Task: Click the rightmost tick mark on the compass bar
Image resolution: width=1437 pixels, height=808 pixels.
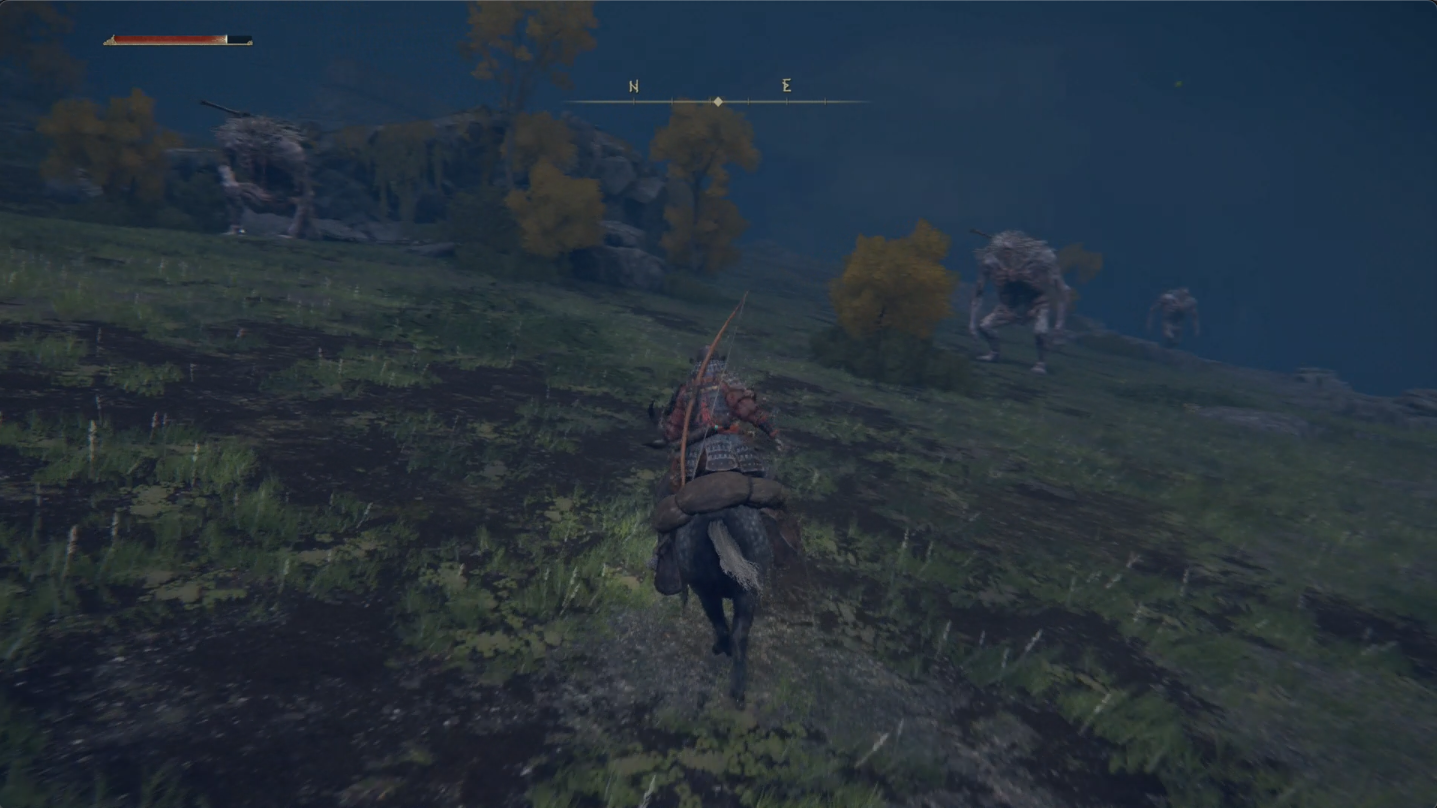Action: coord(825,101)
